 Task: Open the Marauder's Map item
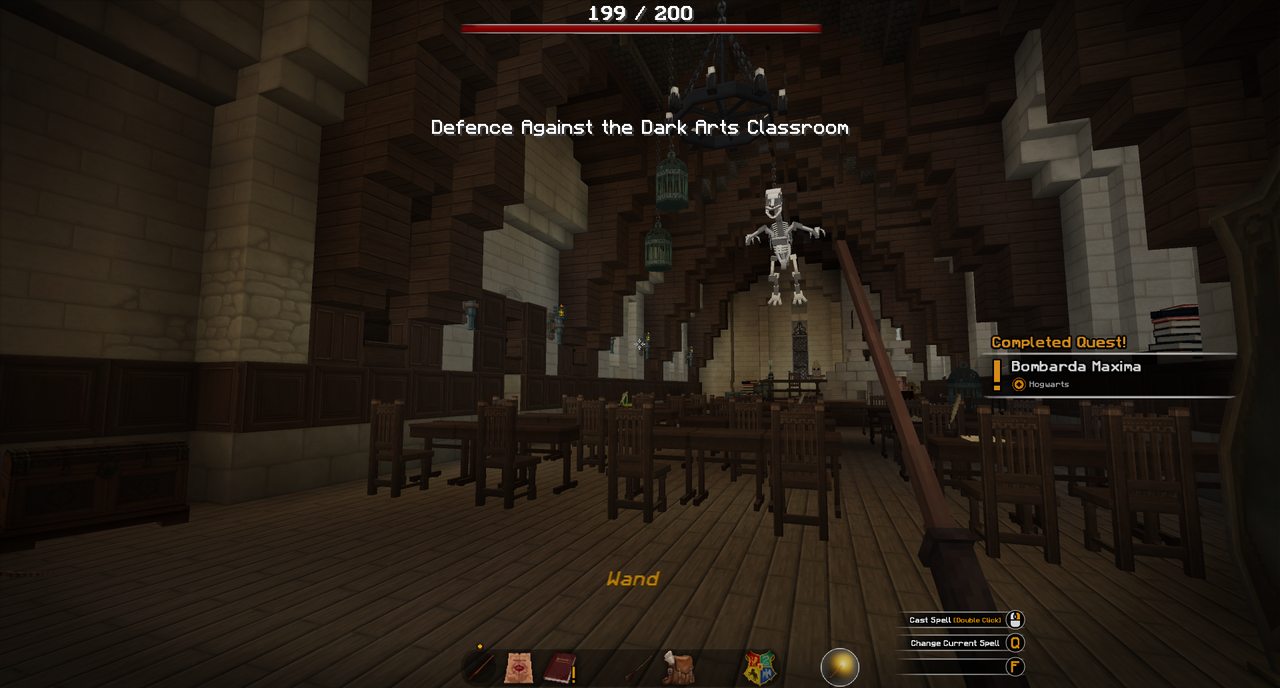pos(519,667)
